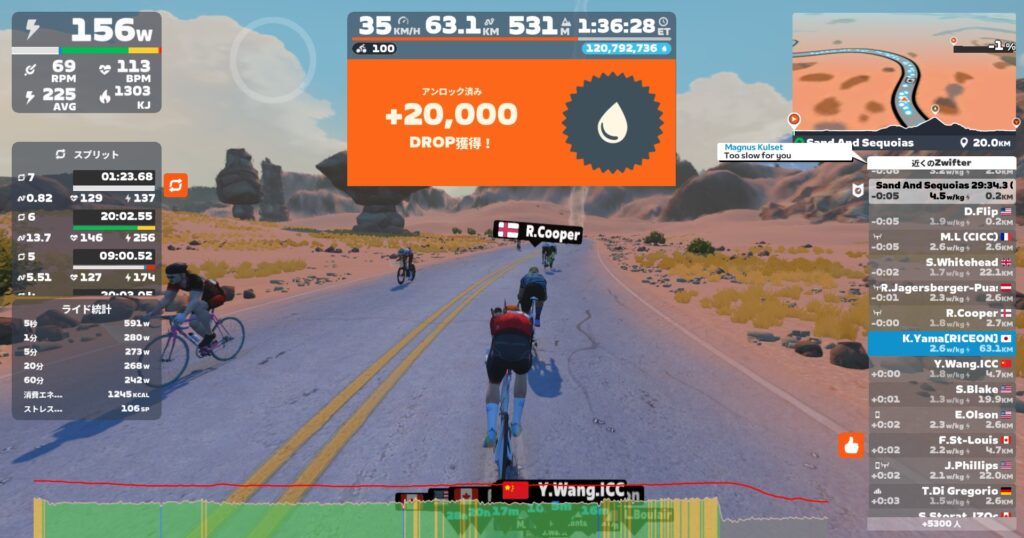Viewport: 1024px width, 538px height.
Task: Give a Ride On with thumbs-up button
Action: (851, 445)
